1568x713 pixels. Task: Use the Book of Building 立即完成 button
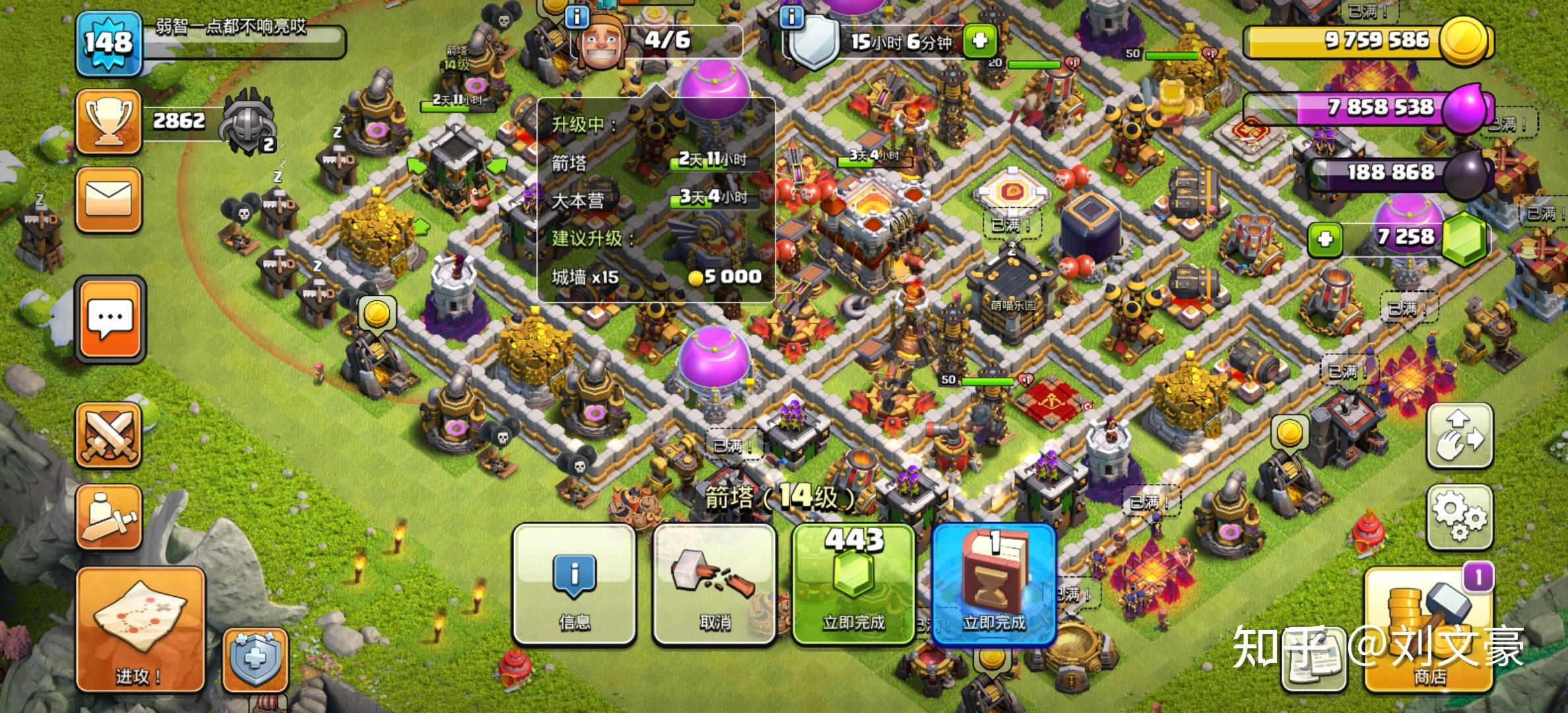point(994,584)
